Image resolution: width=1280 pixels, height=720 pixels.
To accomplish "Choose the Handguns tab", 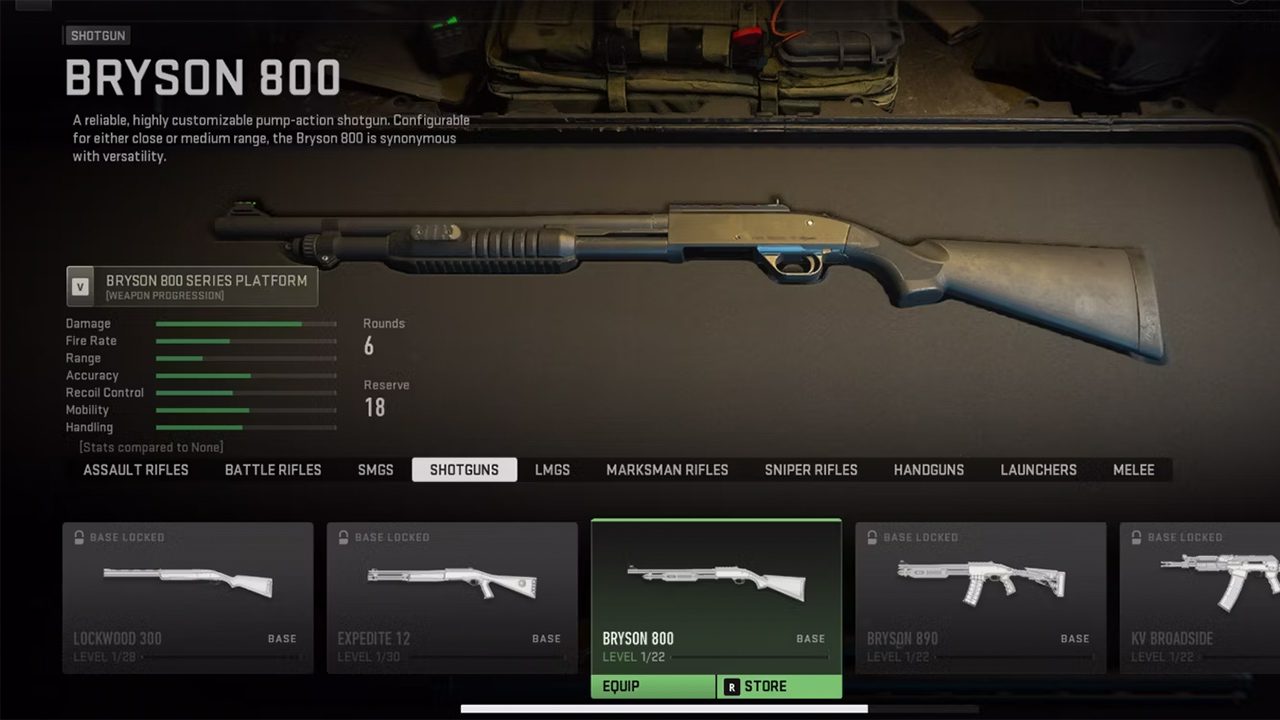I will pyautogui.click(x=929, y=470).
